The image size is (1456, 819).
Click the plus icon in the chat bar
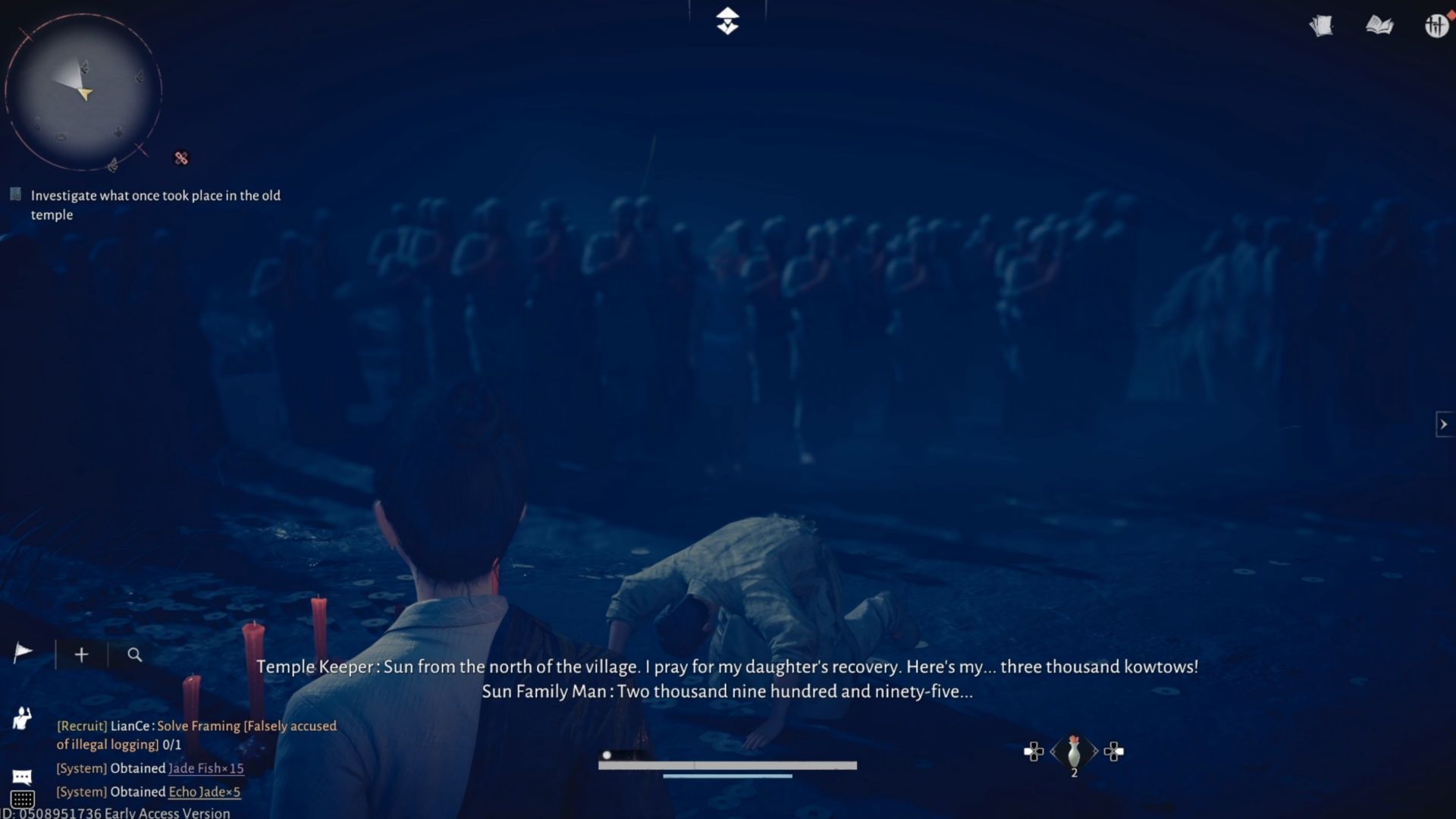(x=80, y=654)
